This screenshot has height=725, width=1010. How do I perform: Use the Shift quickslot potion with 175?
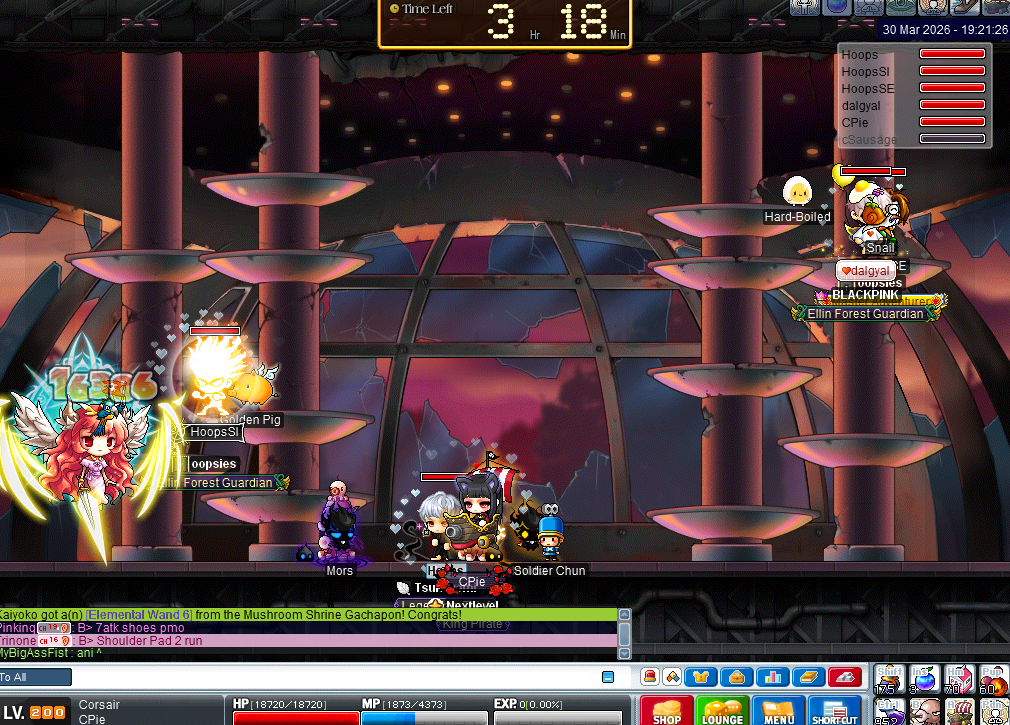tap(890, 680)
